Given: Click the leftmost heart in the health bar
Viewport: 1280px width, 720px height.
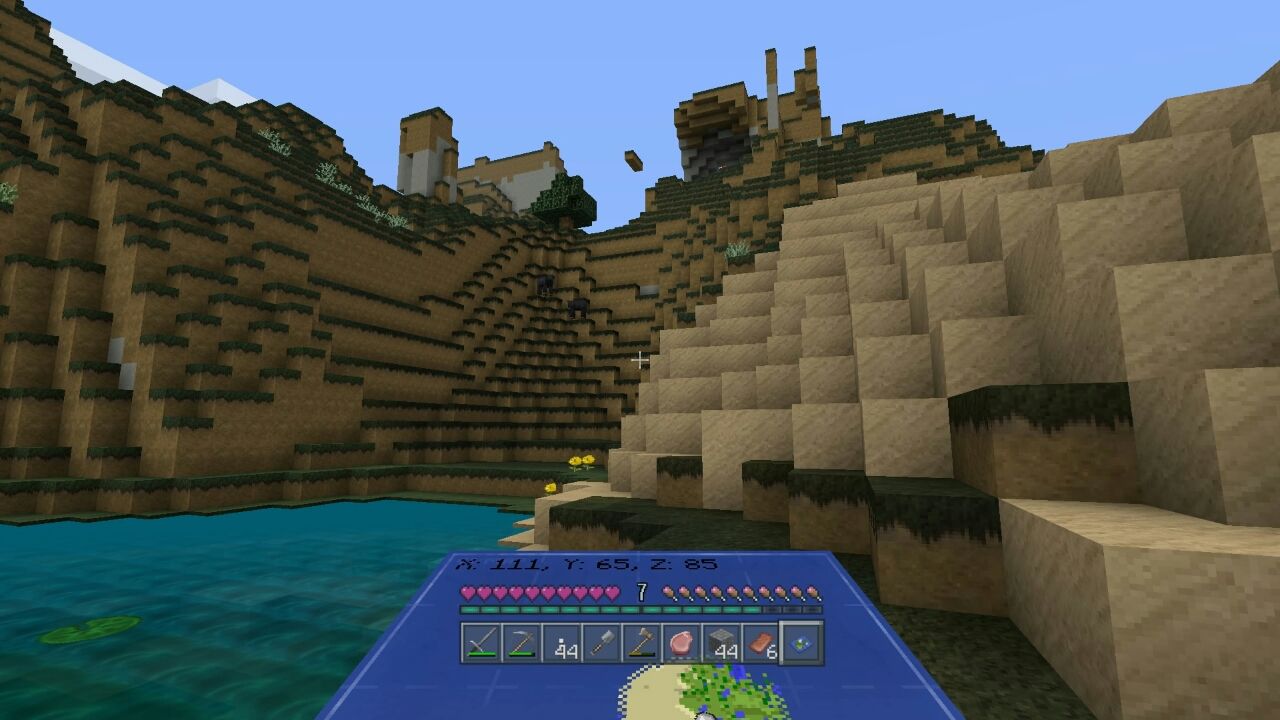Looking at the screenshot, I should coord(468,592).
